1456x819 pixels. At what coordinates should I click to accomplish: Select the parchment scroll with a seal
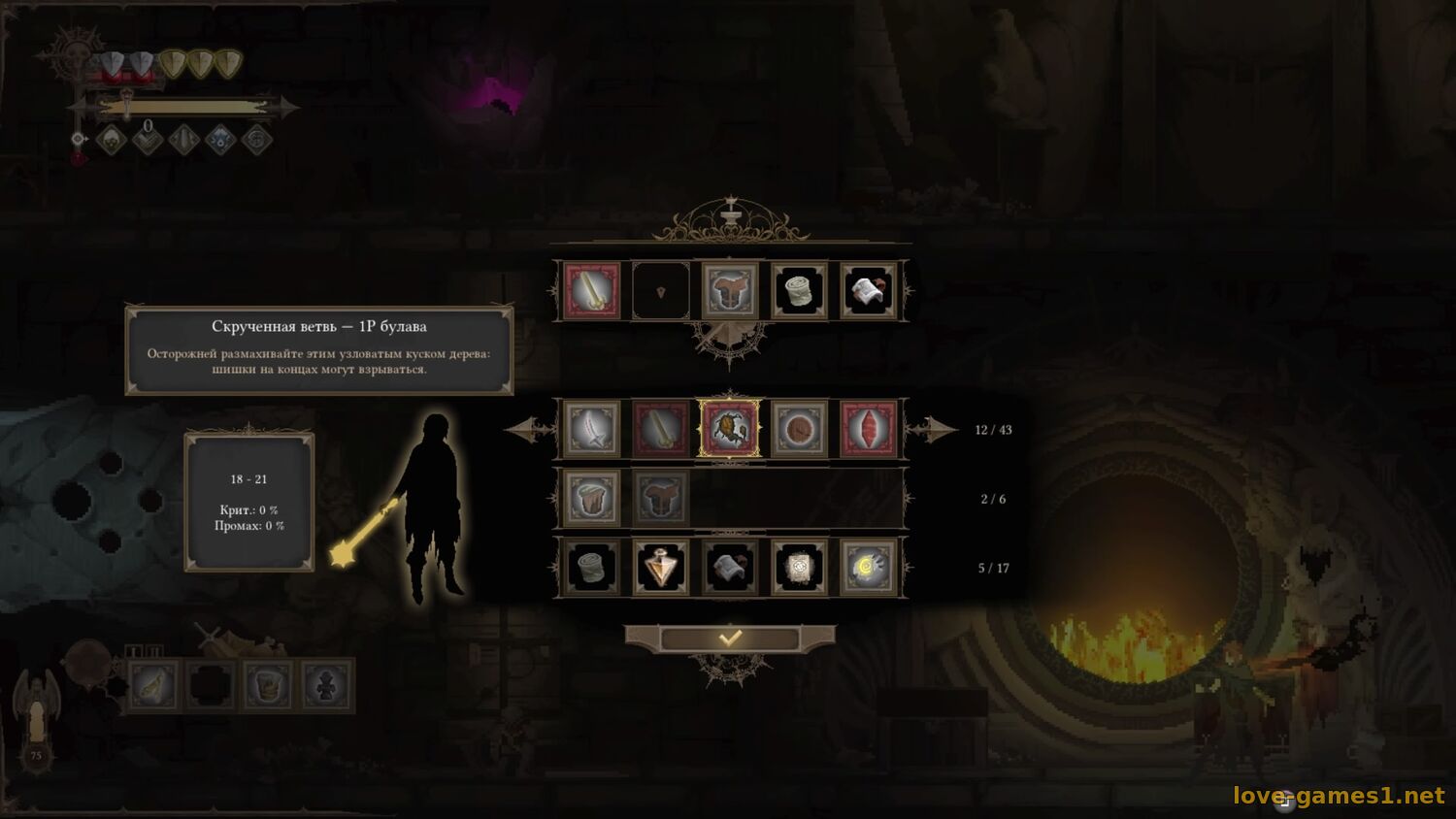799,567
